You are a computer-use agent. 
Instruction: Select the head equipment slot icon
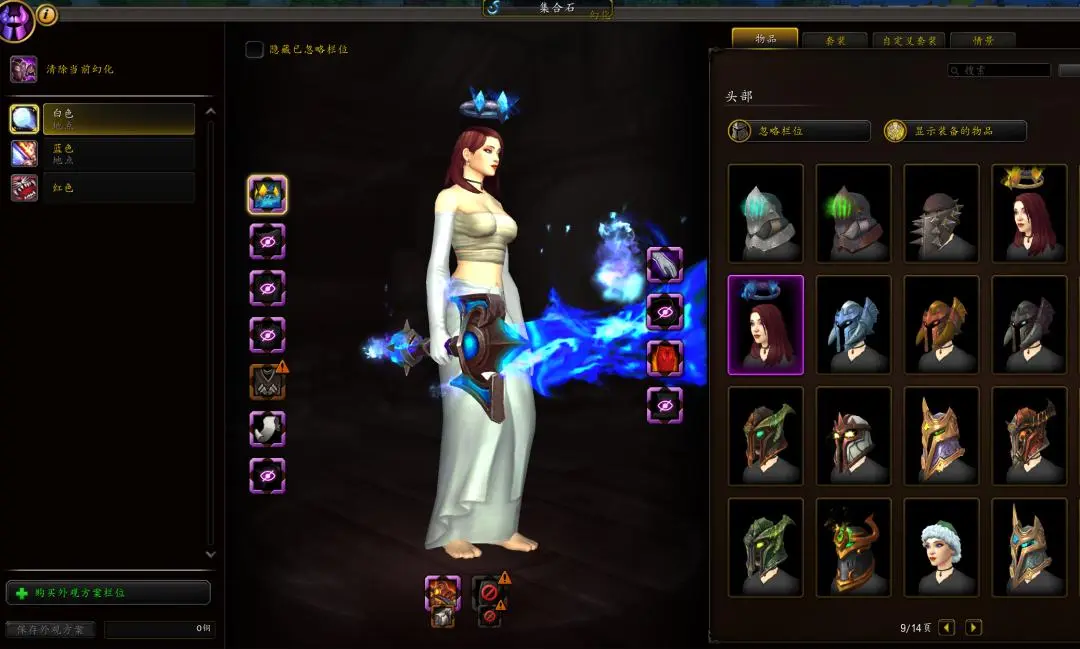[267, 194]
